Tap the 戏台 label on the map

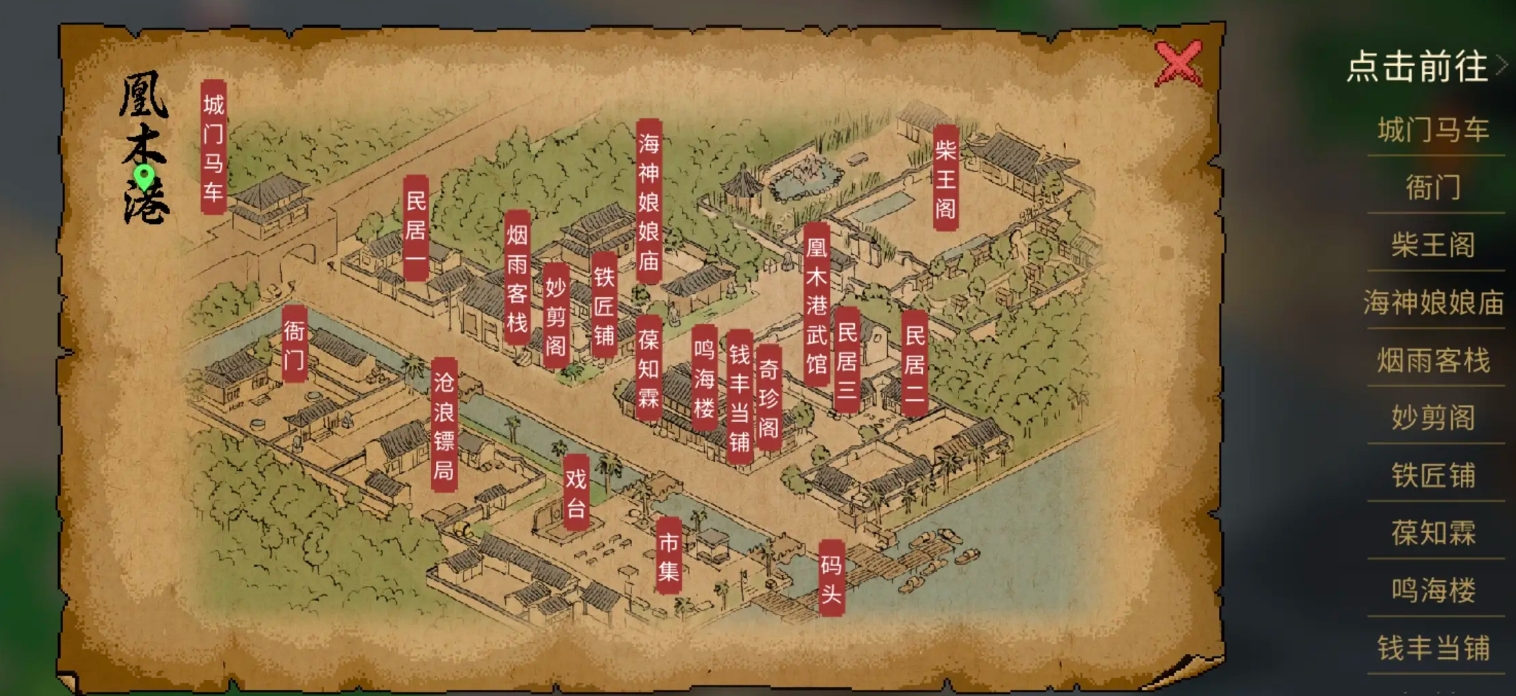576,492
